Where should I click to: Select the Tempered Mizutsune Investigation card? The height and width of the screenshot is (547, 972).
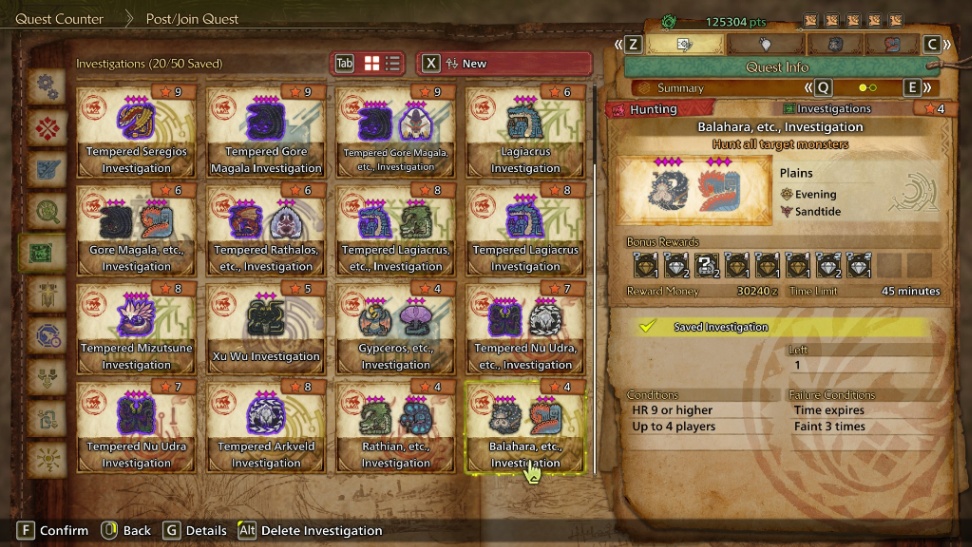136,329
